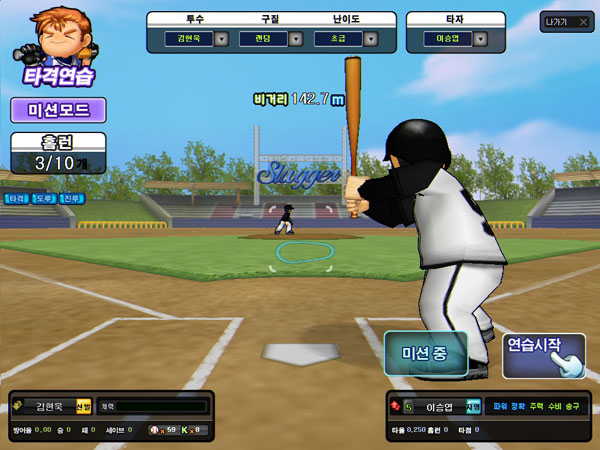Screen dimensions: 600x450
Task: Switch to the 도루 tab
Action: [x=44, y=199]
